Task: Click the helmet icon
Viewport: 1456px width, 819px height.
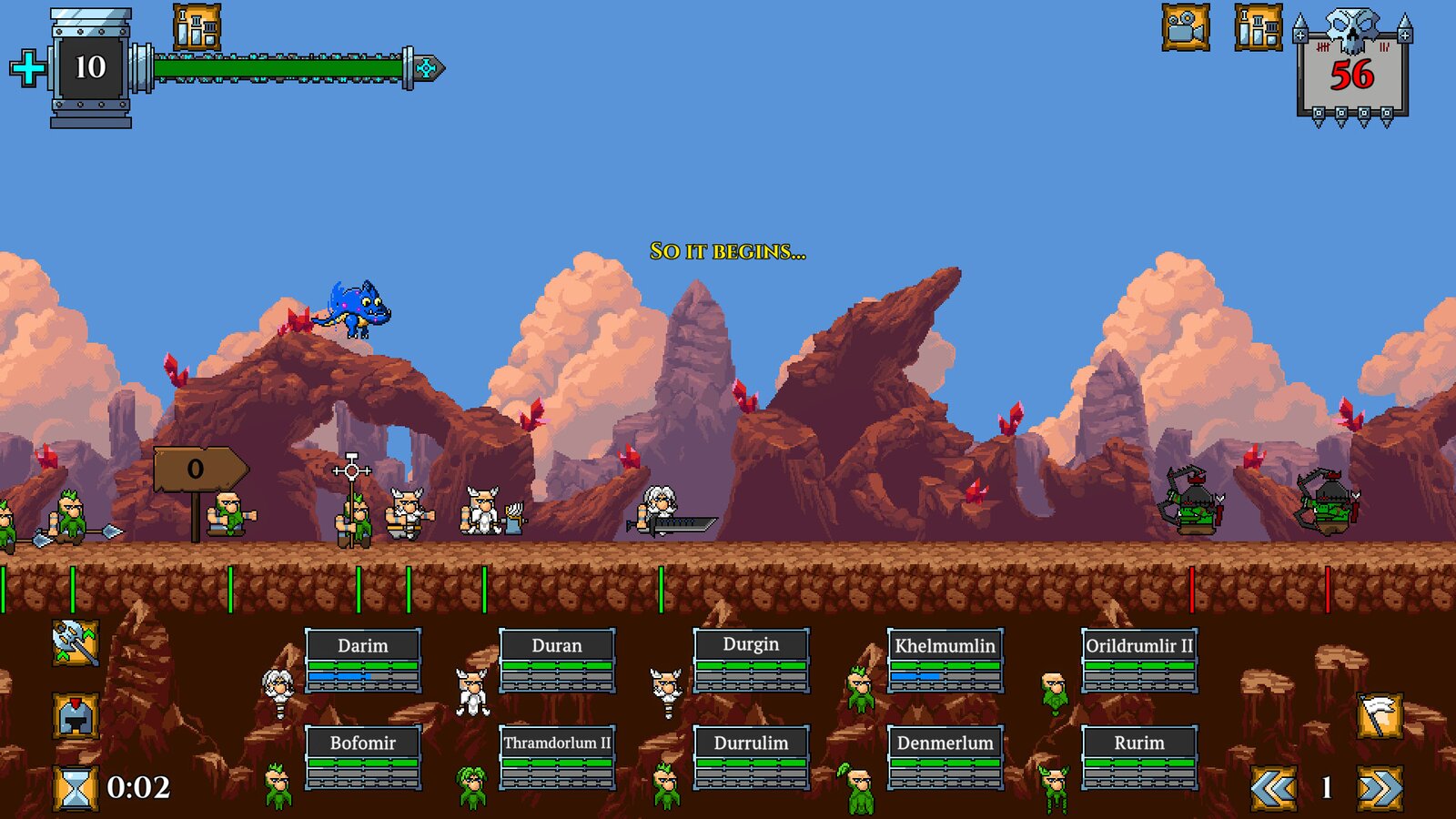Action: coord(76,716)
